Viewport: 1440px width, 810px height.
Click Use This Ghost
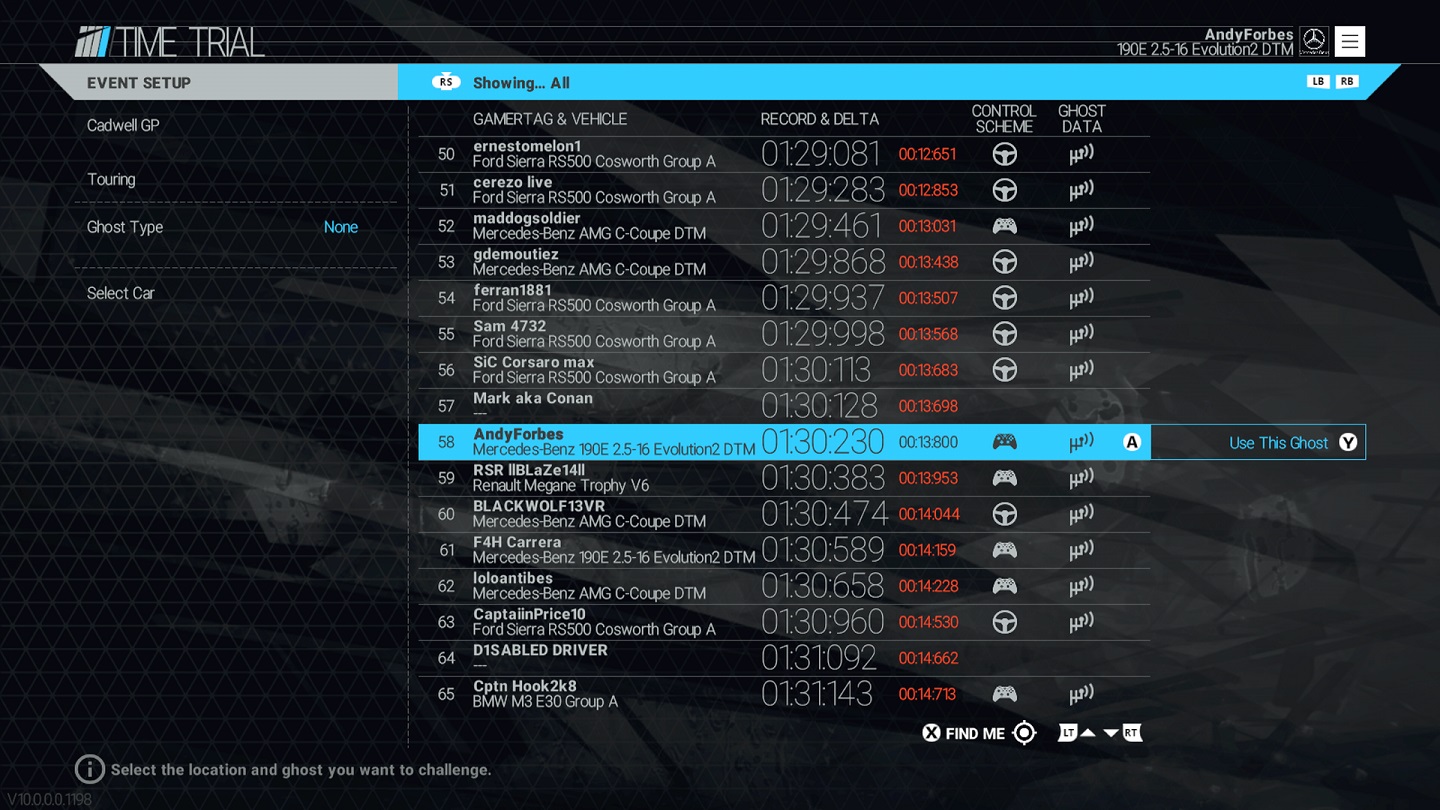click(1258, 442)
